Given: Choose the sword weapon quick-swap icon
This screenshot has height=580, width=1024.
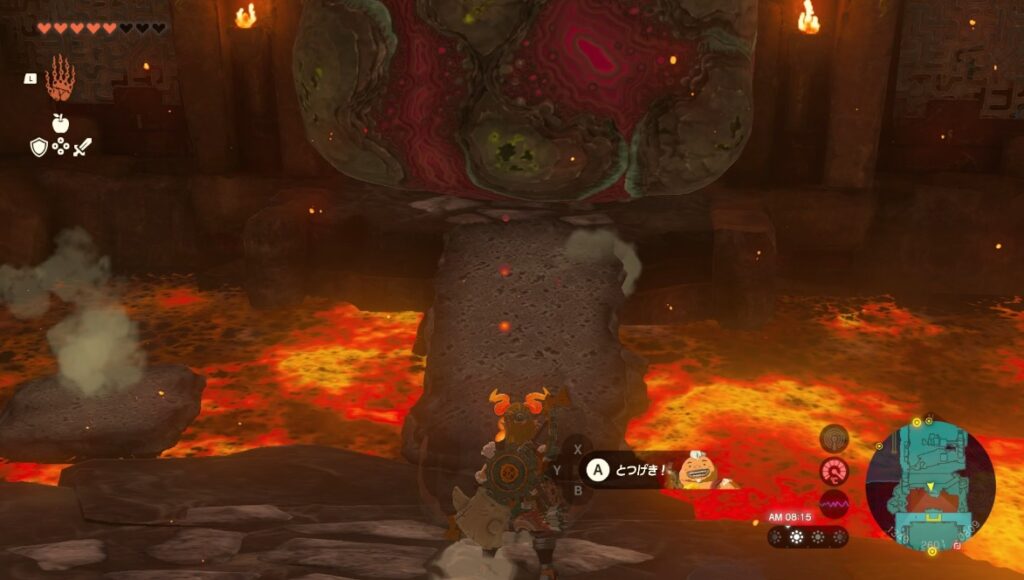Looking at the screenshot, I should click(82, 148).
